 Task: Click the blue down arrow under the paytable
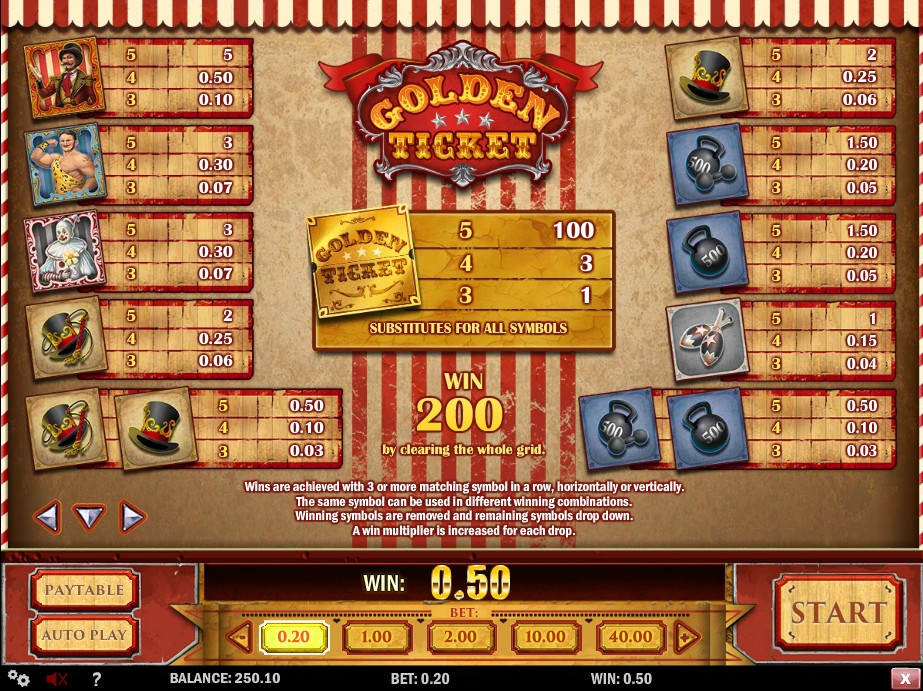90,517
